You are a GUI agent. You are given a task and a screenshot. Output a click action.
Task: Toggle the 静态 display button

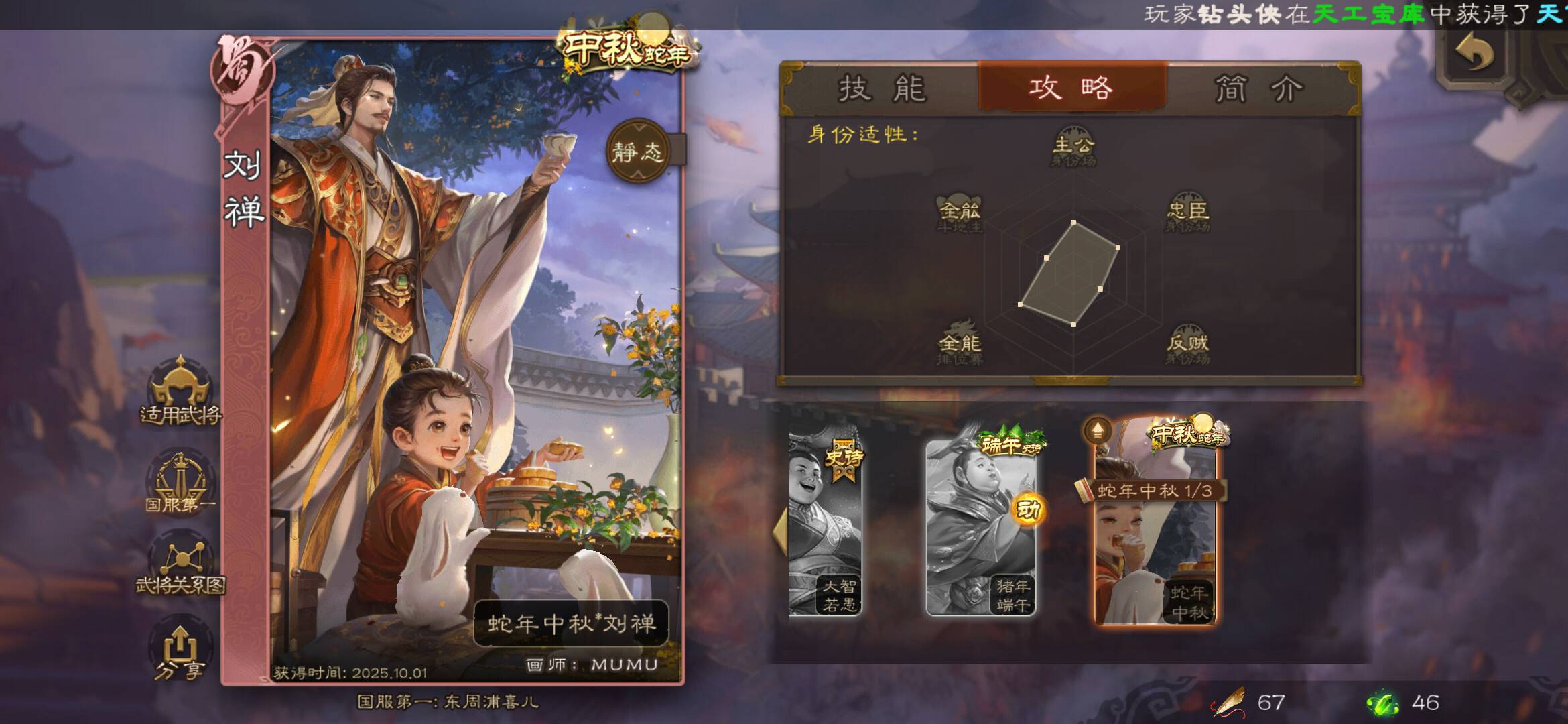637,152
